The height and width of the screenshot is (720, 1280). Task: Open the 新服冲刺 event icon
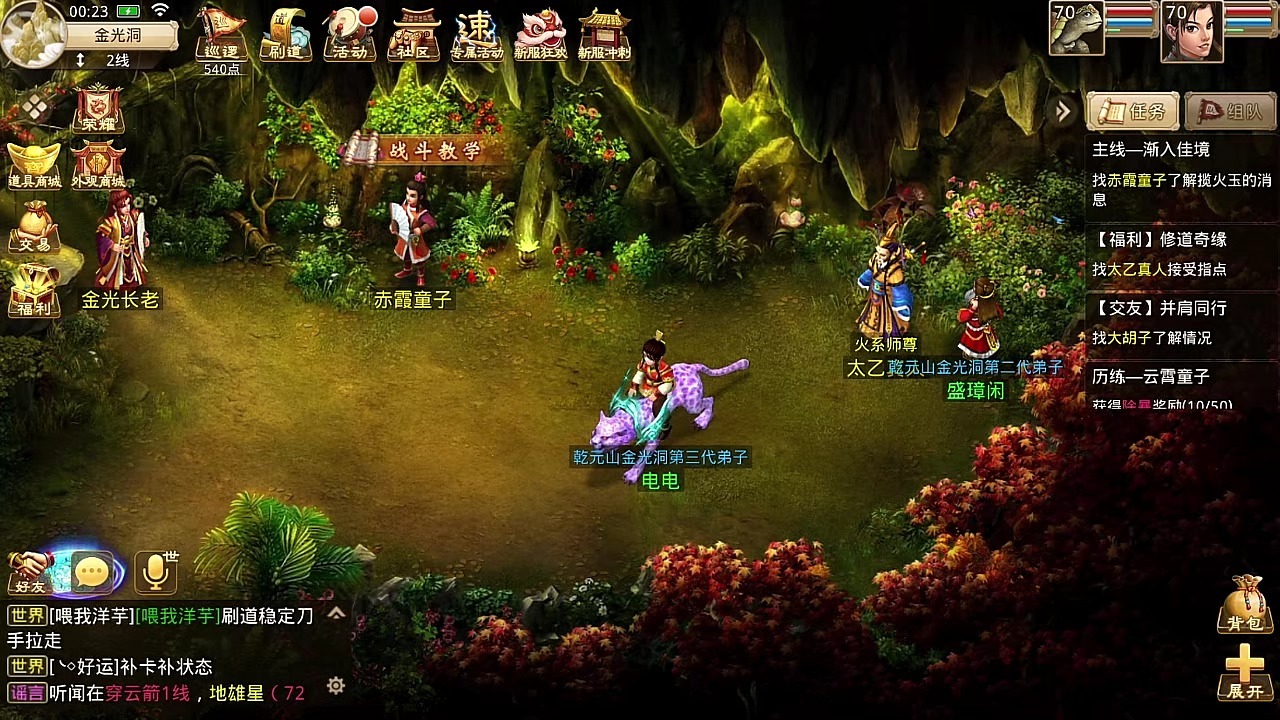click(605, 35)
